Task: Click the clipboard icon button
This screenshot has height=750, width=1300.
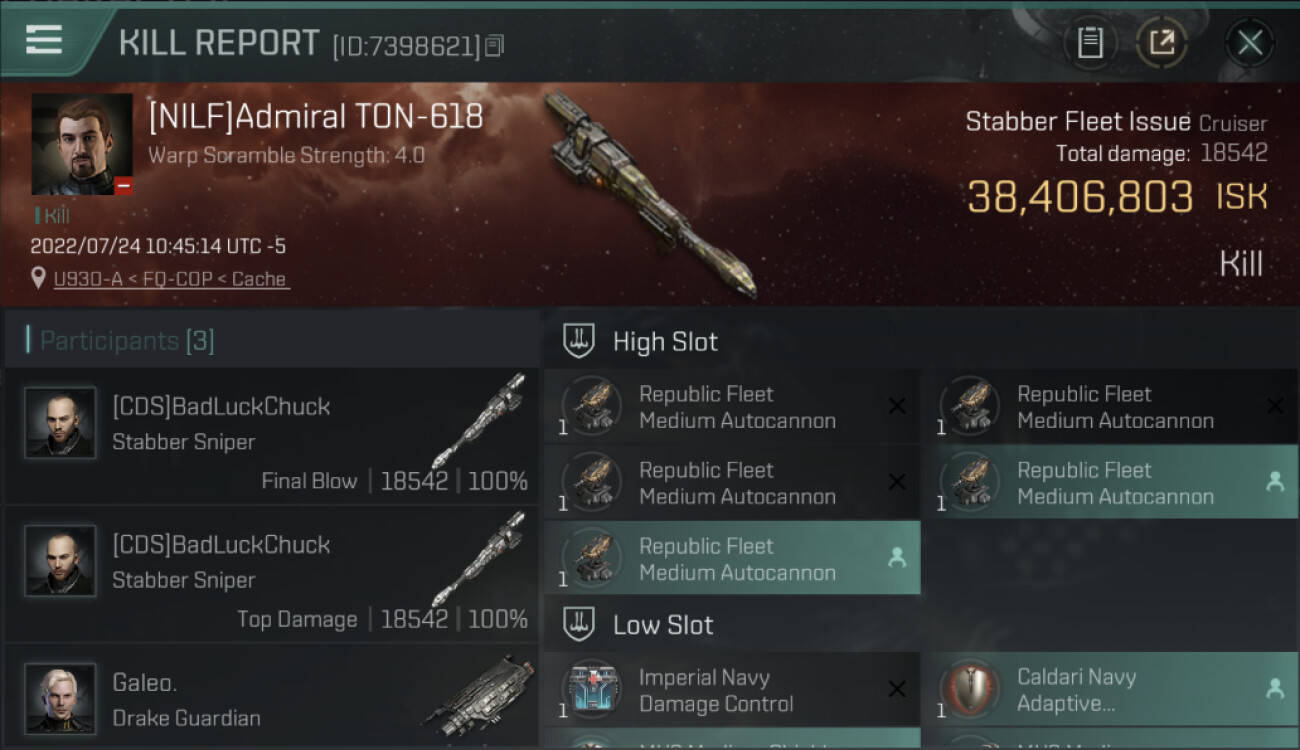Action: (x=1090, y=42)
